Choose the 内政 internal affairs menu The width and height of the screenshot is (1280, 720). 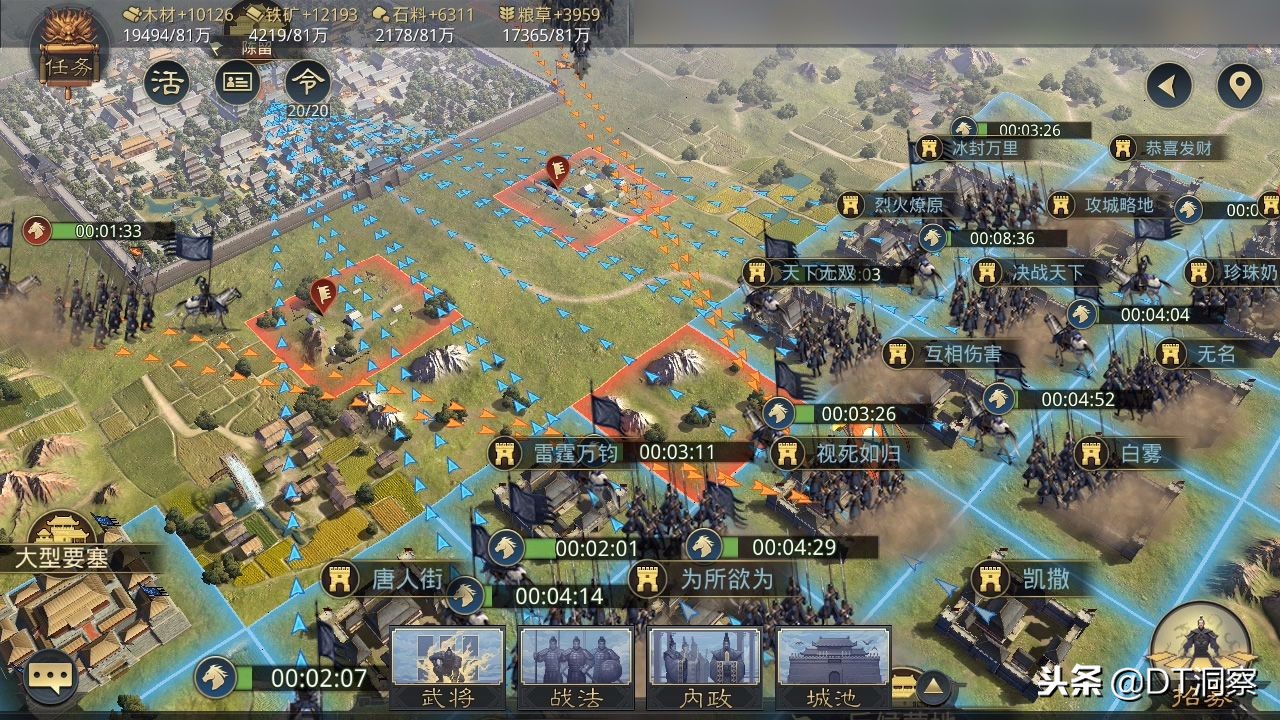(x=705, y=668)
